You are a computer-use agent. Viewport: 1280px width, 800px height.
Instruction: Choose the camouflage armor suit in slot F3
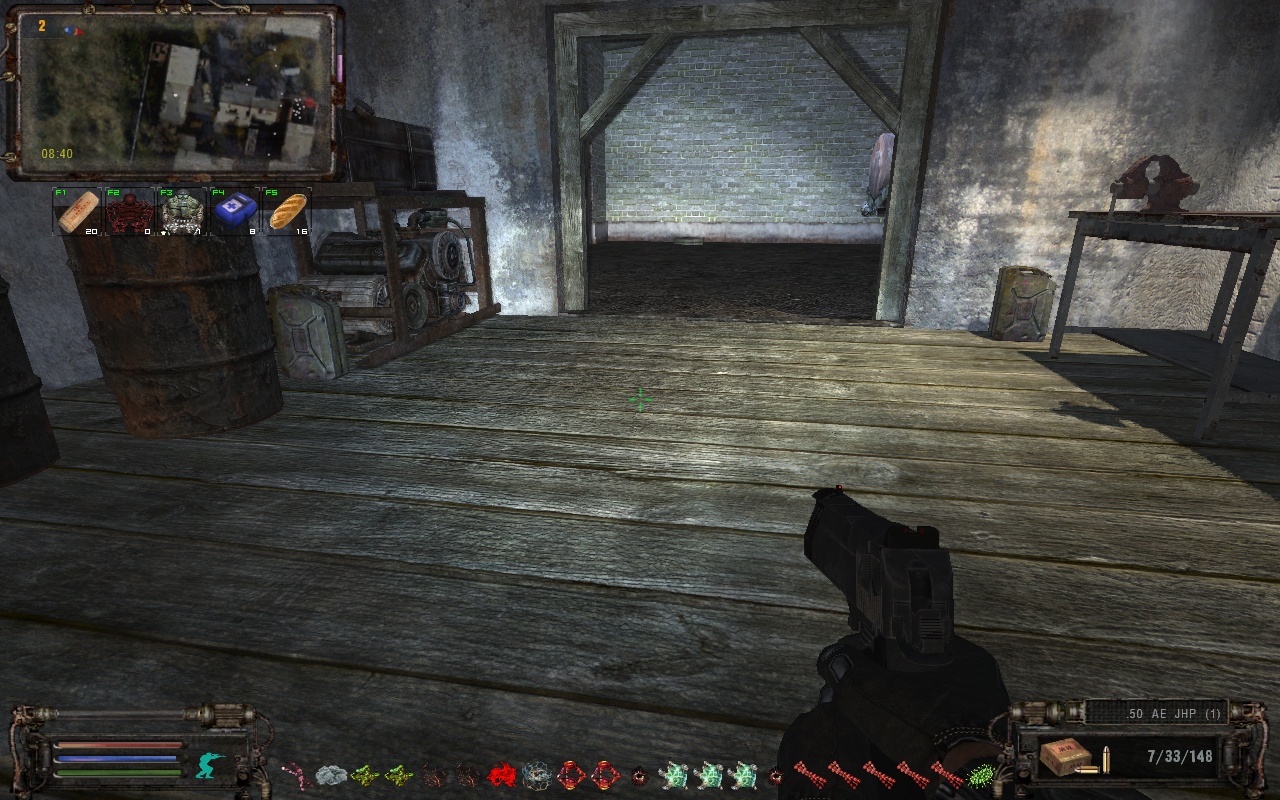[x=182, y=212]
